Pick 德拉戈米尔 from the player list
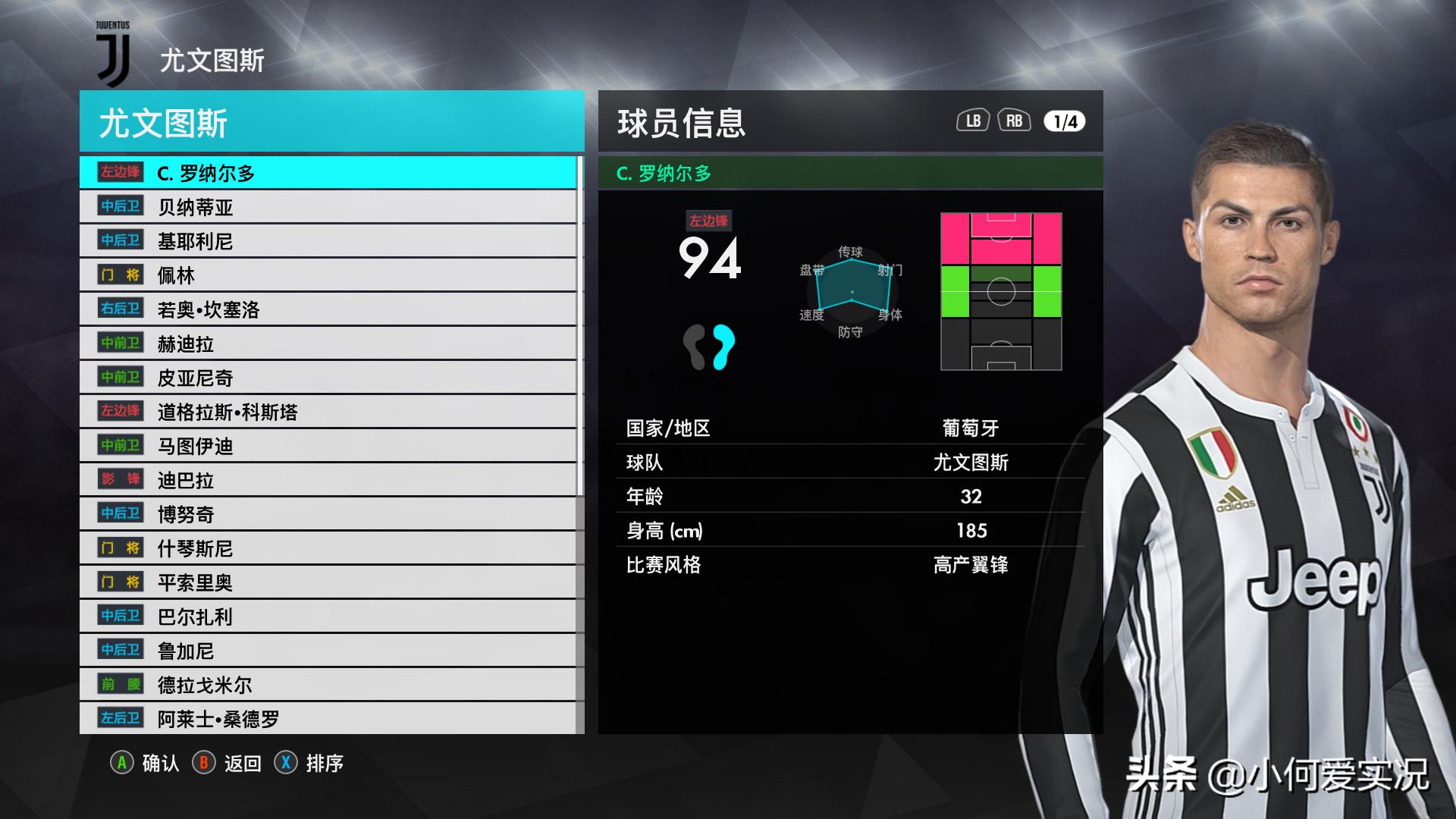Image resolution: width=1456 pixels, height=819 pixels. pyautogui.click(x=328, y=685)
